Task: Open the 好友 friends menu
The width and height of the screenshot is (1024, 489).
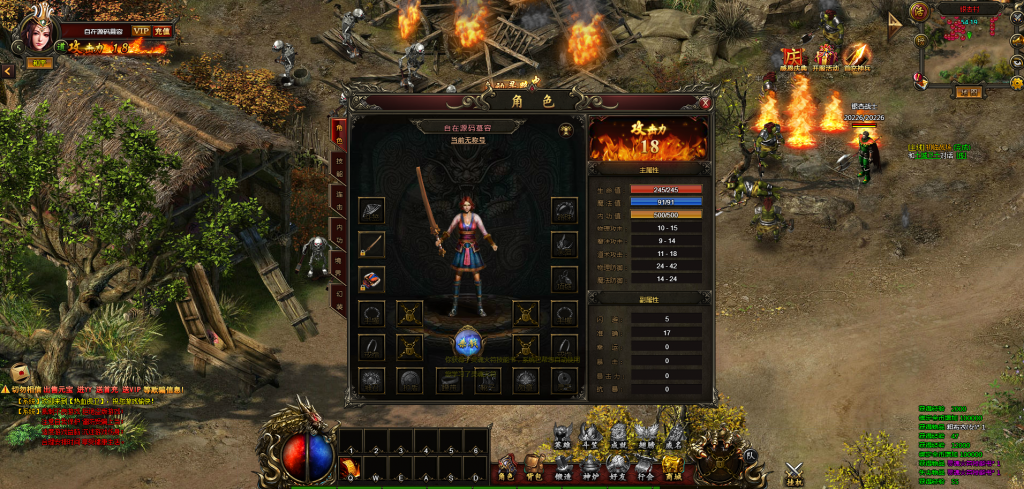Action: point(617,466)
